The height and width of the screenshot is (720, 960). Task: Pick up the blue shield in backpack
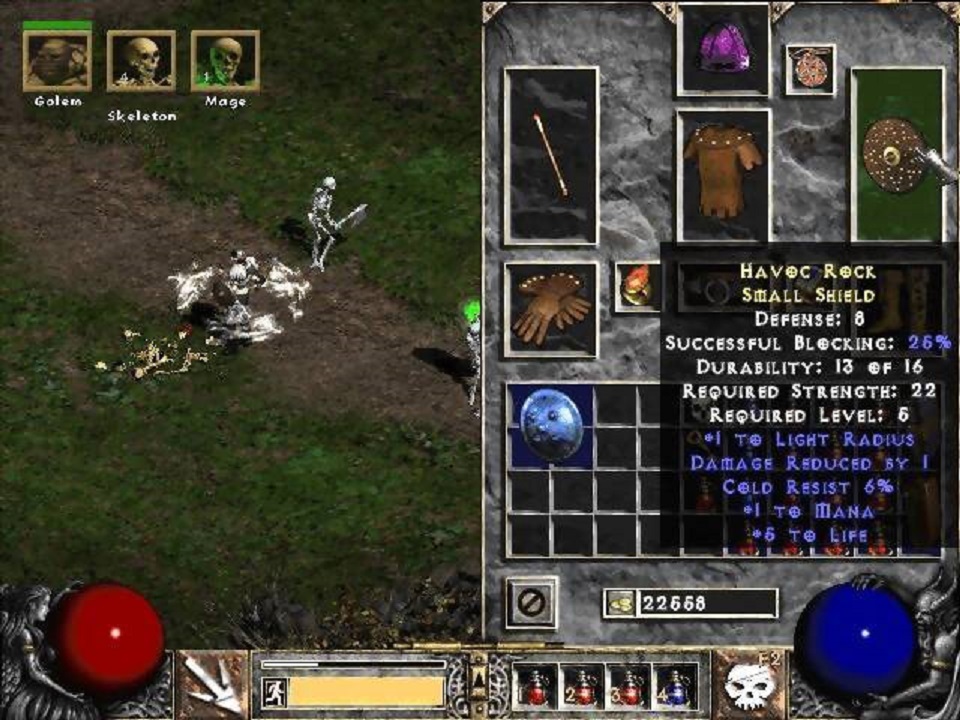point(551,426)
